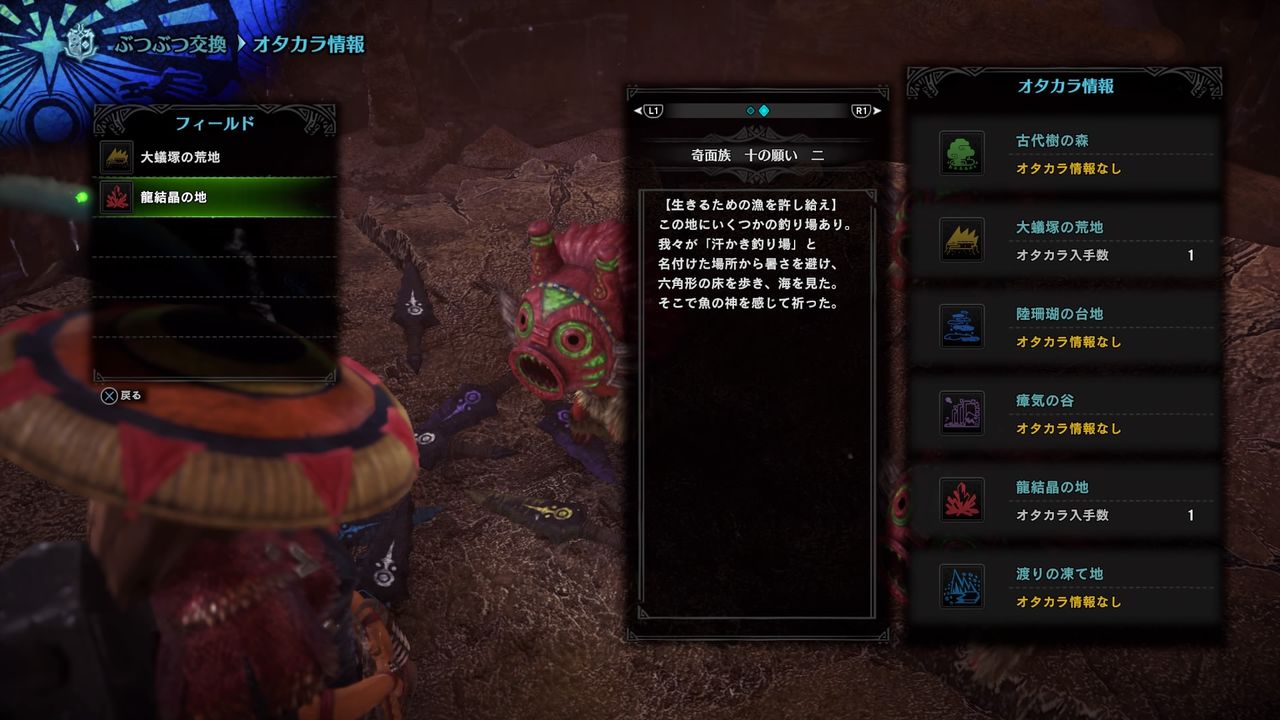
Task: Open the second treasure hint page dot
Action: click(x=764, y=110)
